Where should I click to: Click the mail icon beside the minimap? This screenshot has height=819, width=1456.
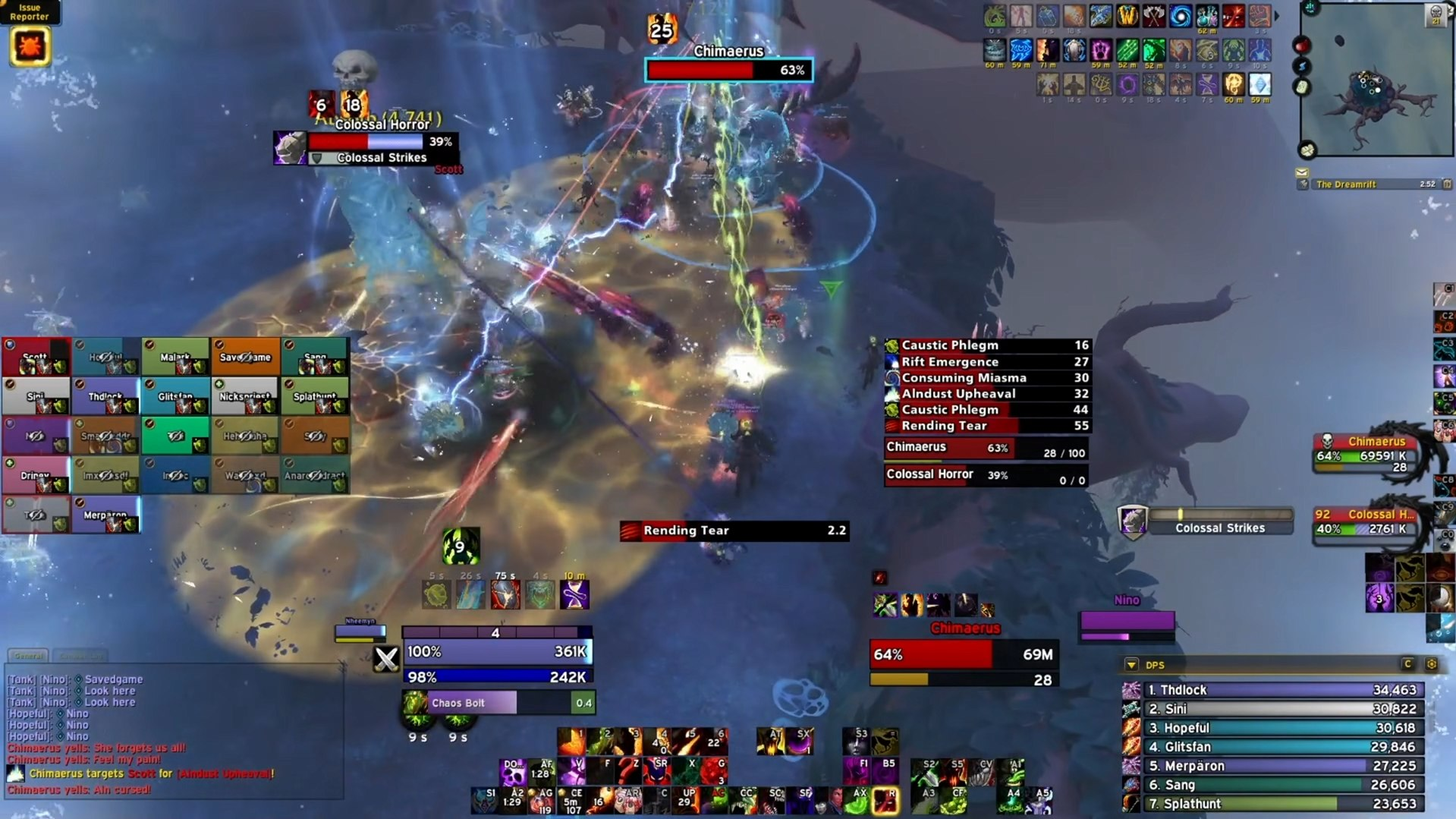click(x=1302, y=173)
